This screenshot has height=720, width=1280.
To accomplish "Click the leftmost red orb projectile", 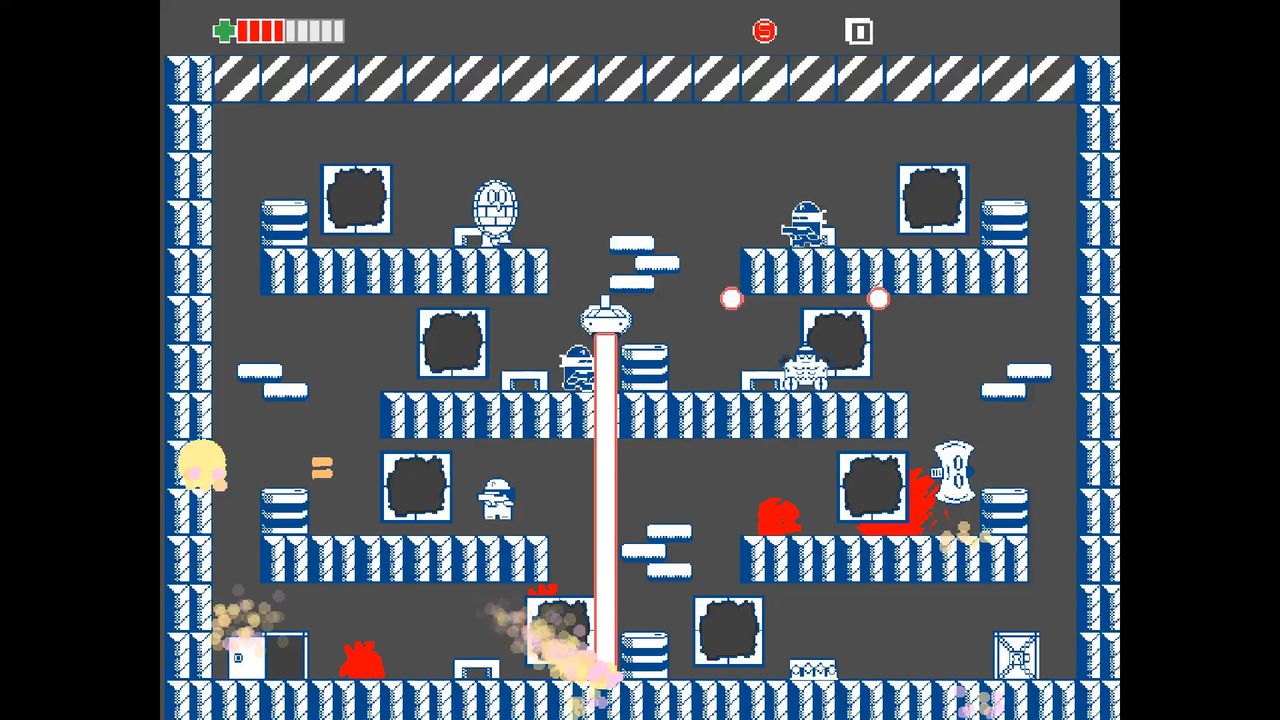I will [731, 298].
